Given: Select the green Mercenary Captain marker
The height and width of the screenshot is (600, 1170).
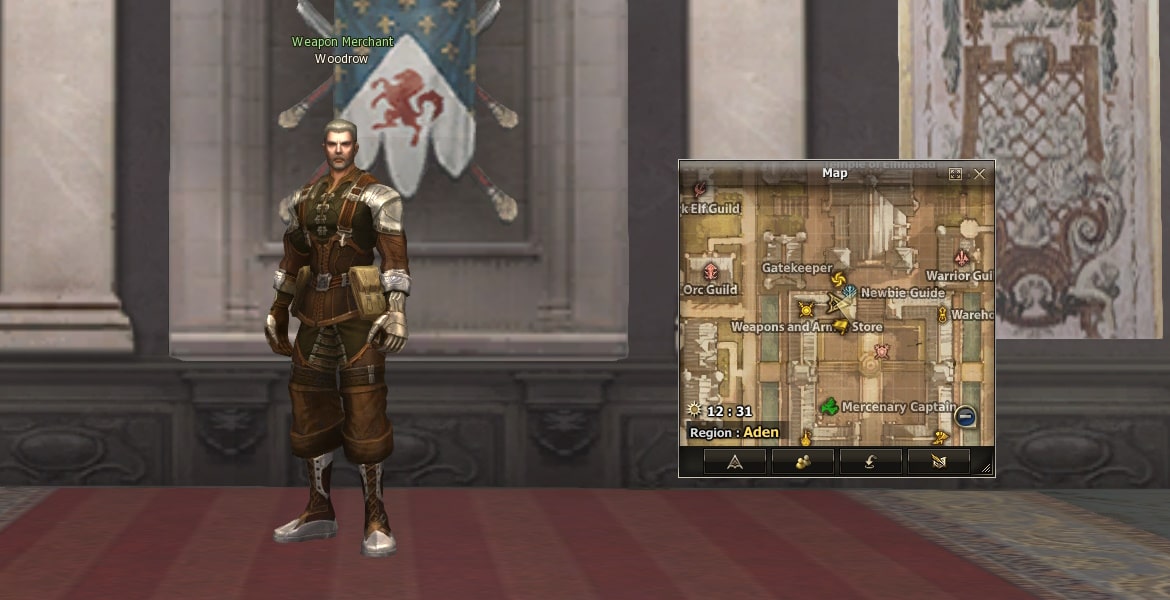Looking at the screenshot, I should [x=829, y=407].
